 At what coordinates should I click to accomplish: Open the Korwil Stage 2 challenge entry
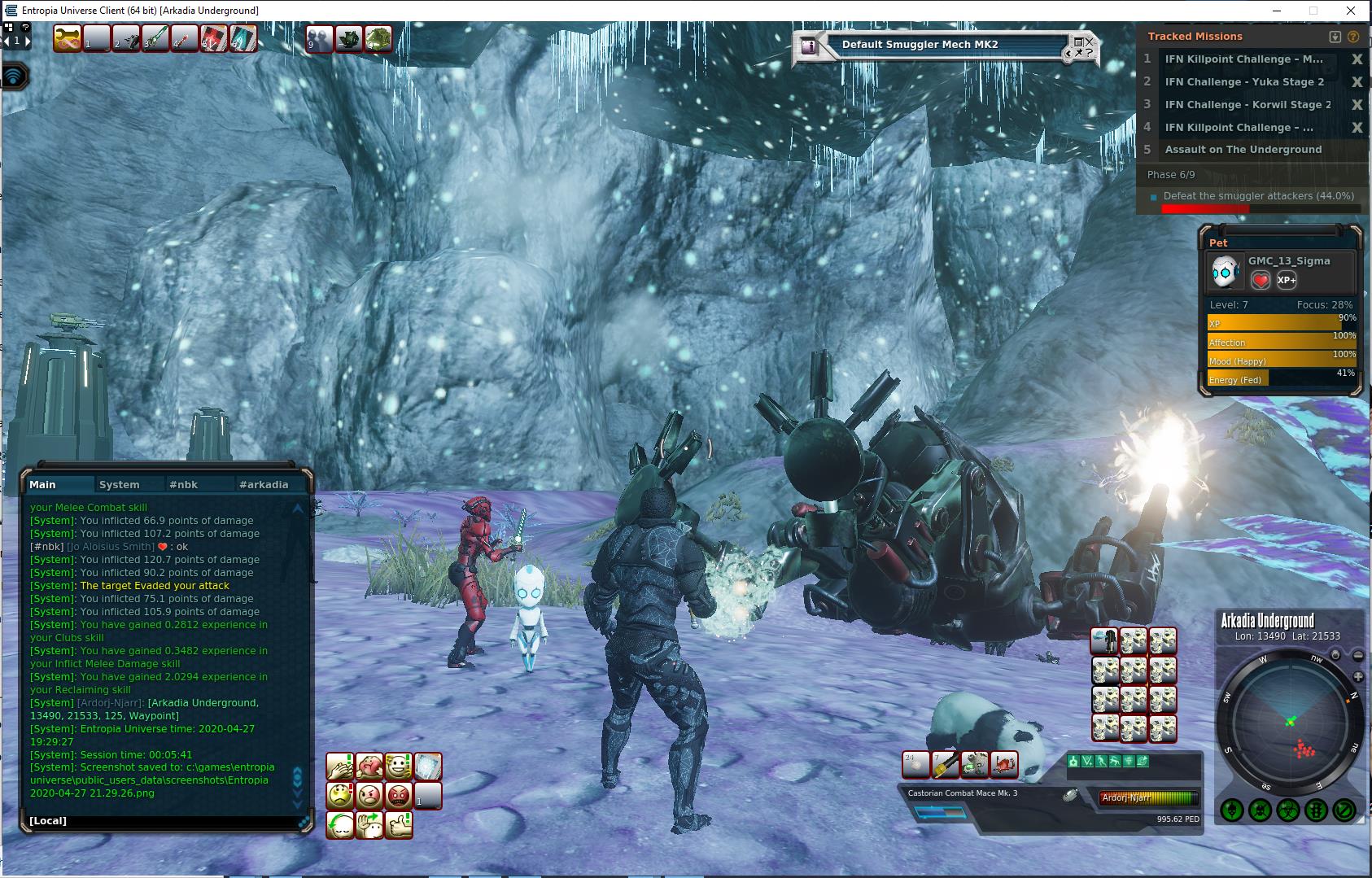point(1247,105)
